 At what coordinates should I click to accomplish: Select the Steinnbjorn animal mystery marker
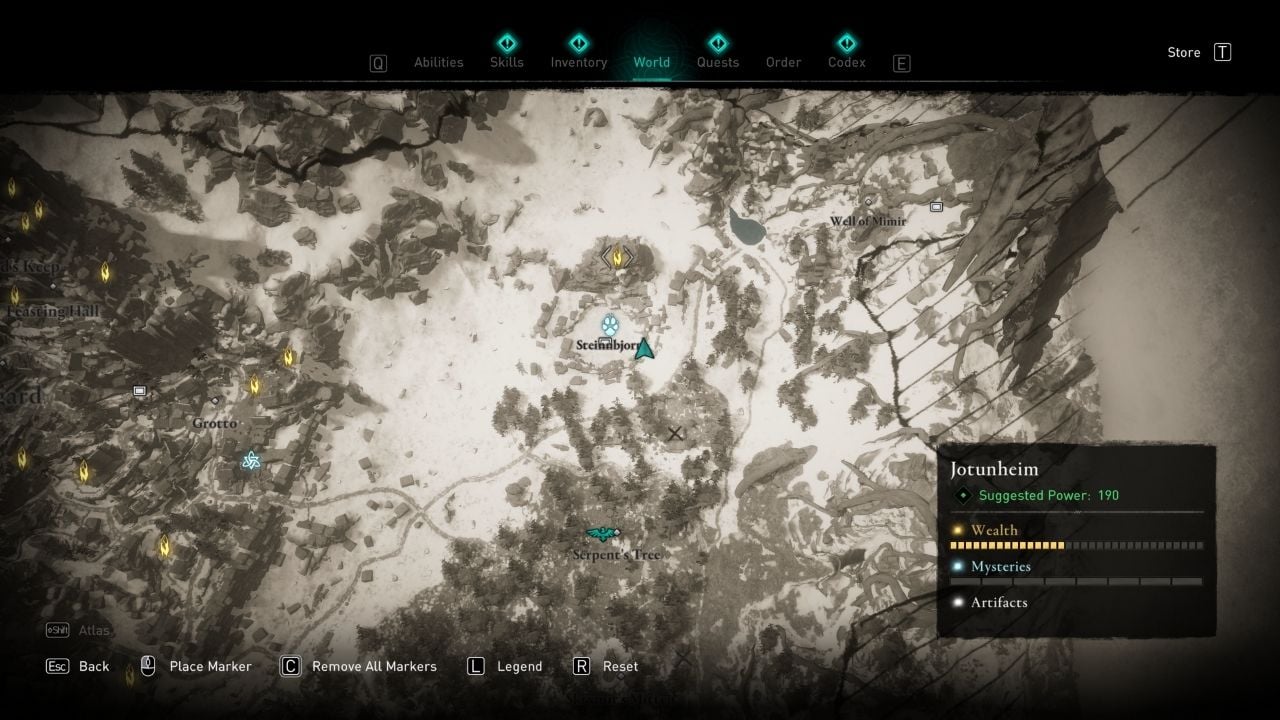tap(610, 325)
